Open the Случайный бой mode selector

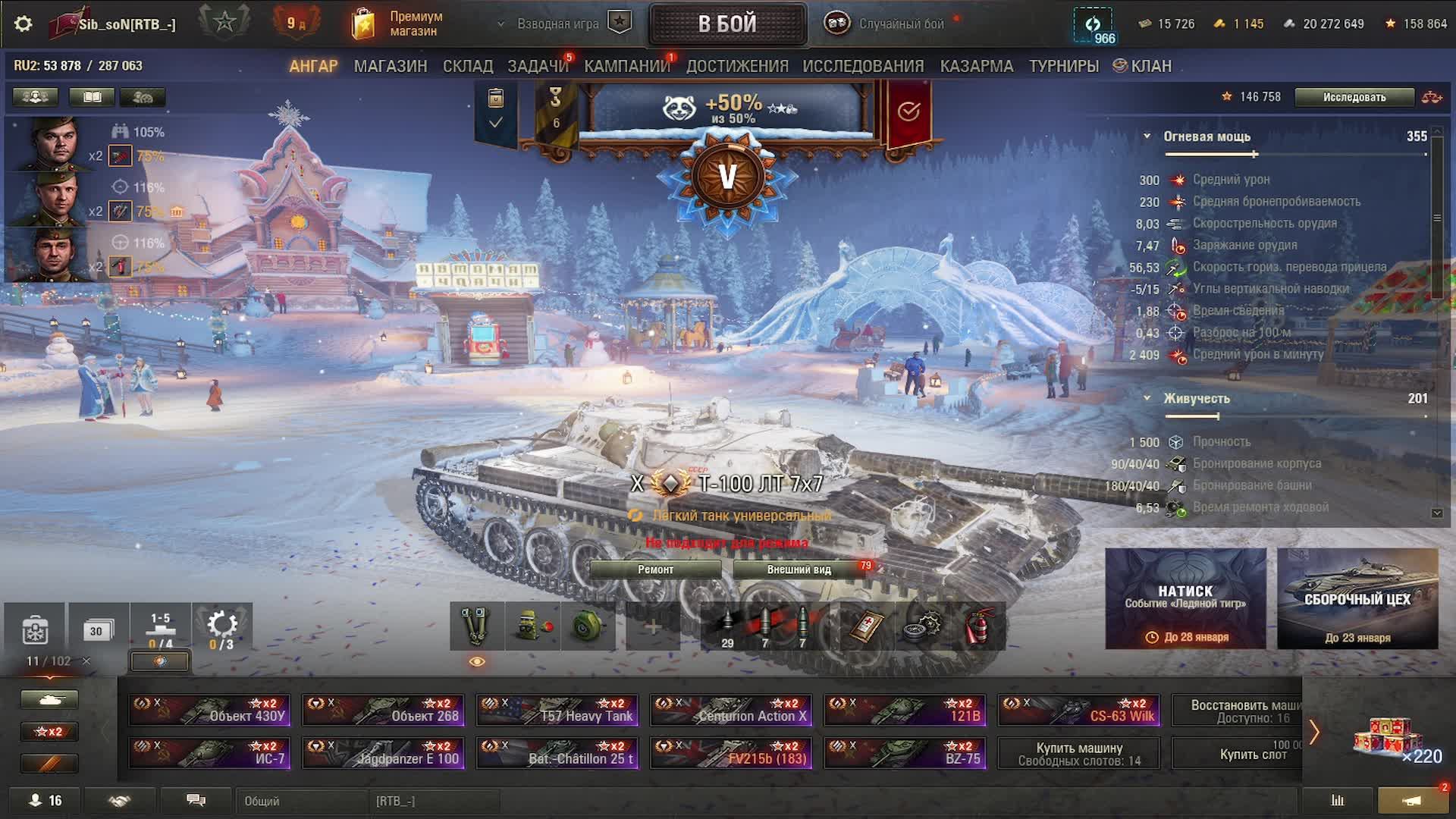click(x=887, y=24)
